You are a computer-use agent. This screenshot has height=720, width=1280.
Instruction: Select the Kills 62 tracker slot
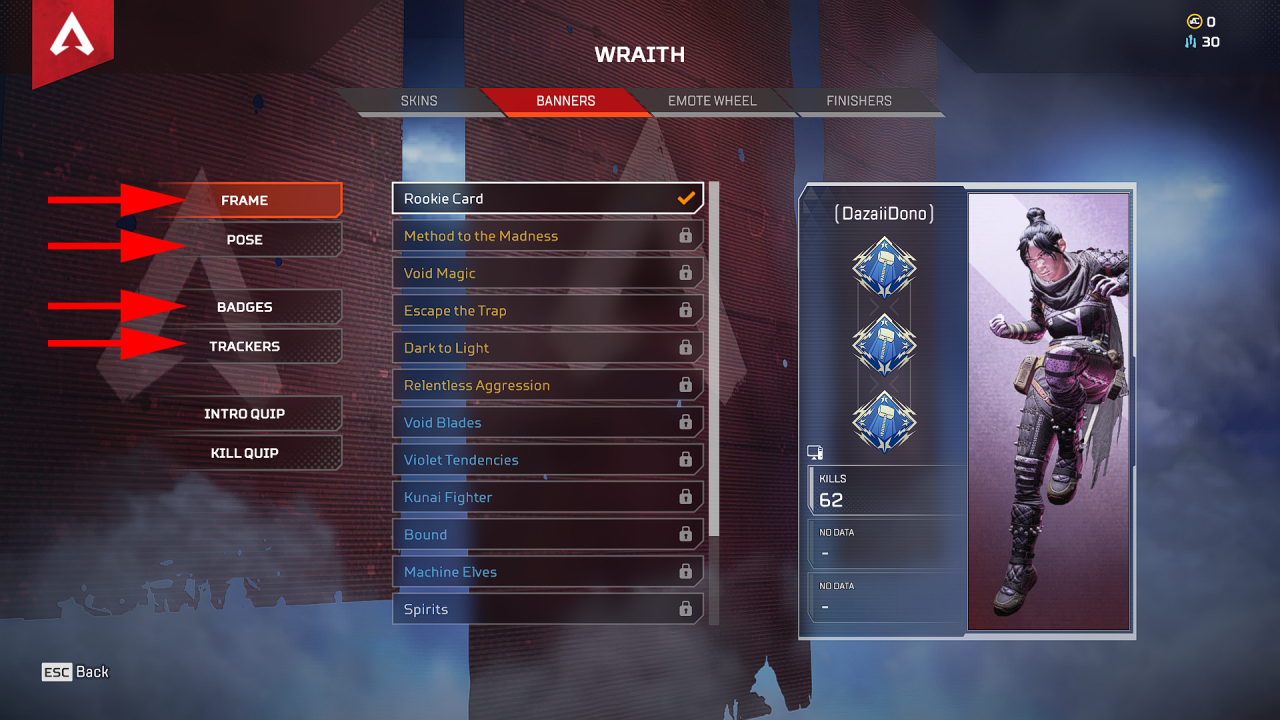coord(885,490)
